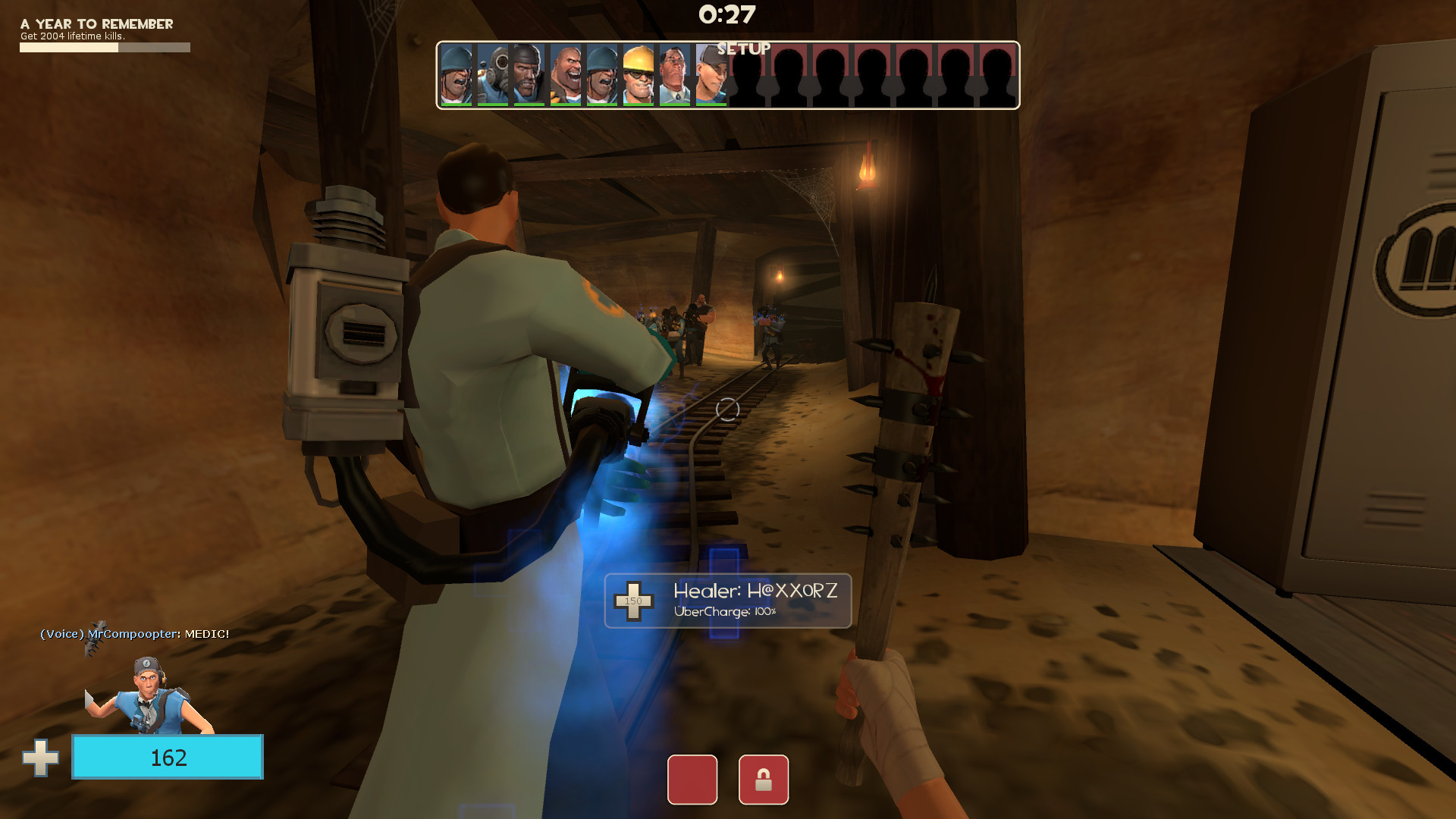Expand the A YEAR TO REMEMBER achievement tracker
This screenshot has width=1456, height=819.
coord(96,24)
